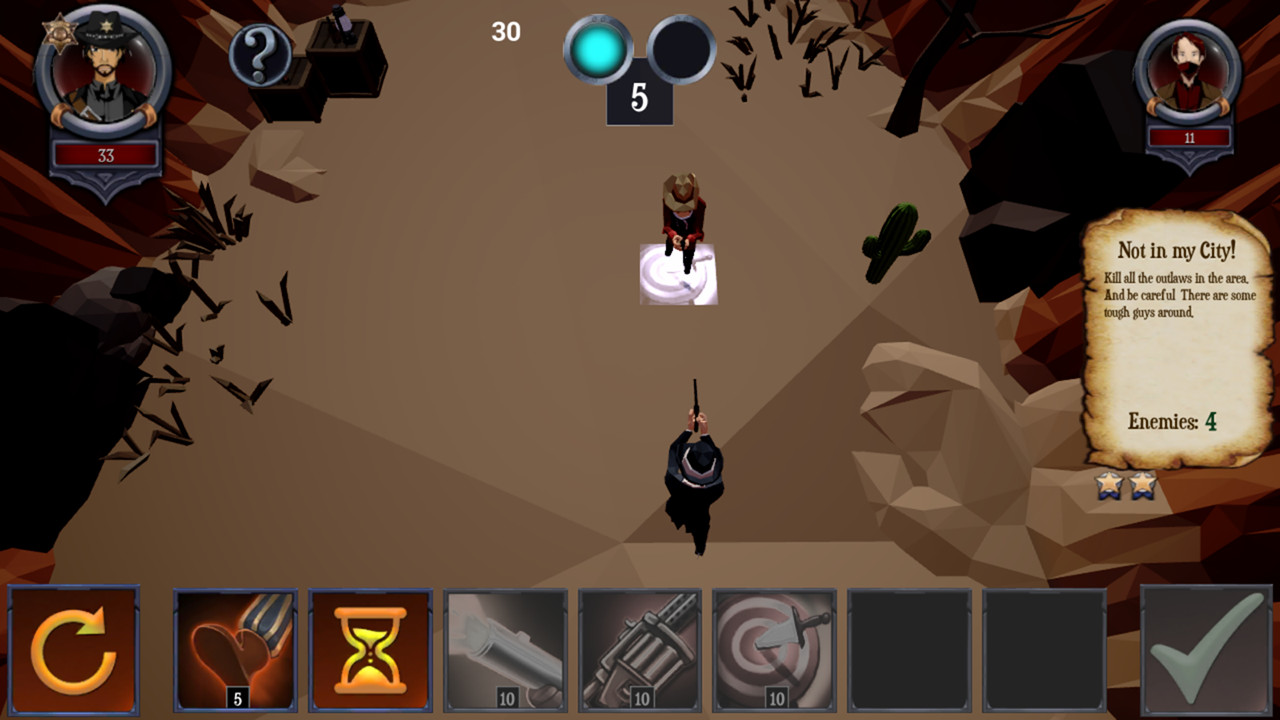Click the number 5 counter badge
1280x720 pixels.
click(640, 100)
